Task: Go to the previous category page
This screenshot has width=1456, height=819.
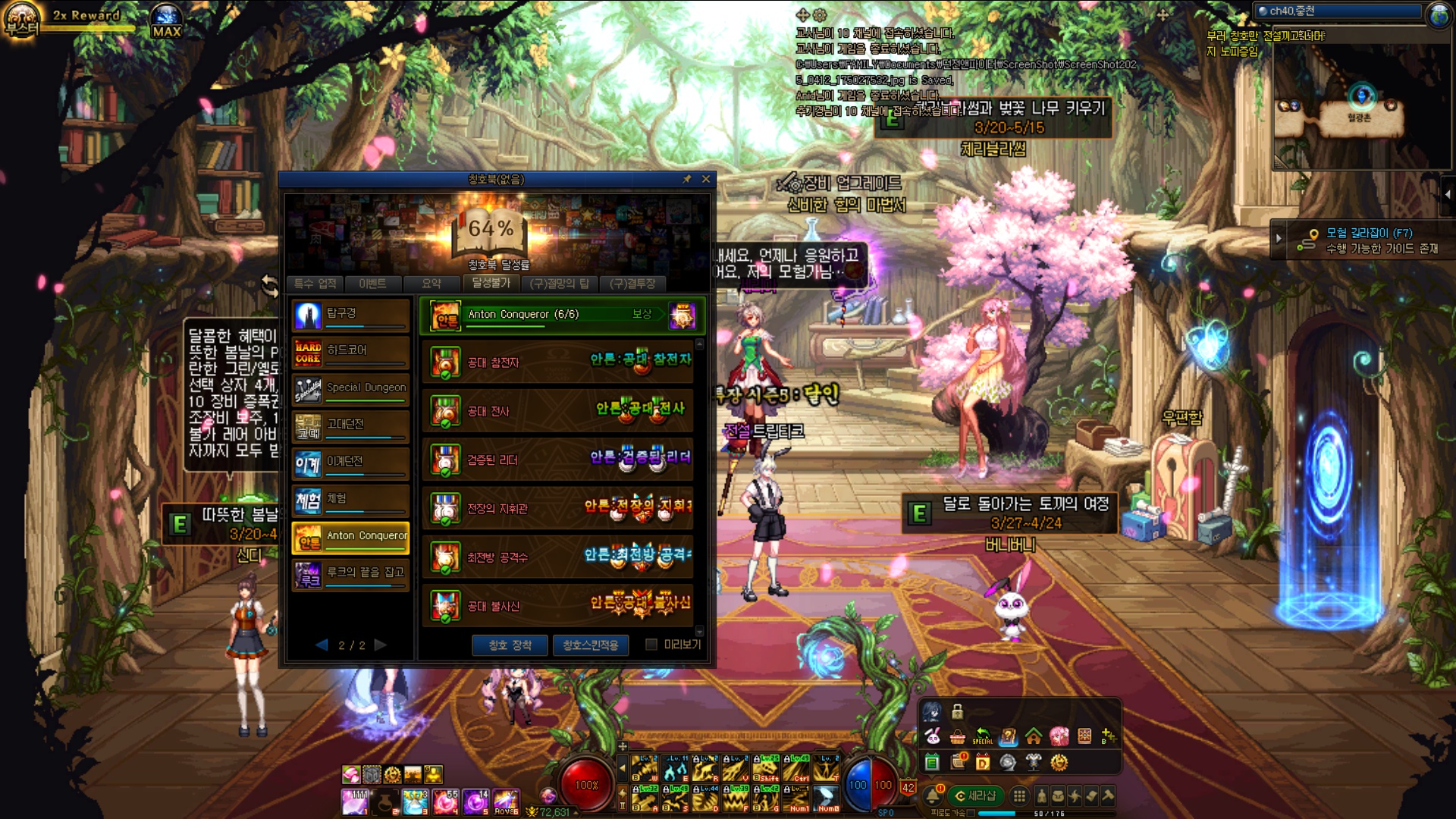Action: tap(322, 645)
